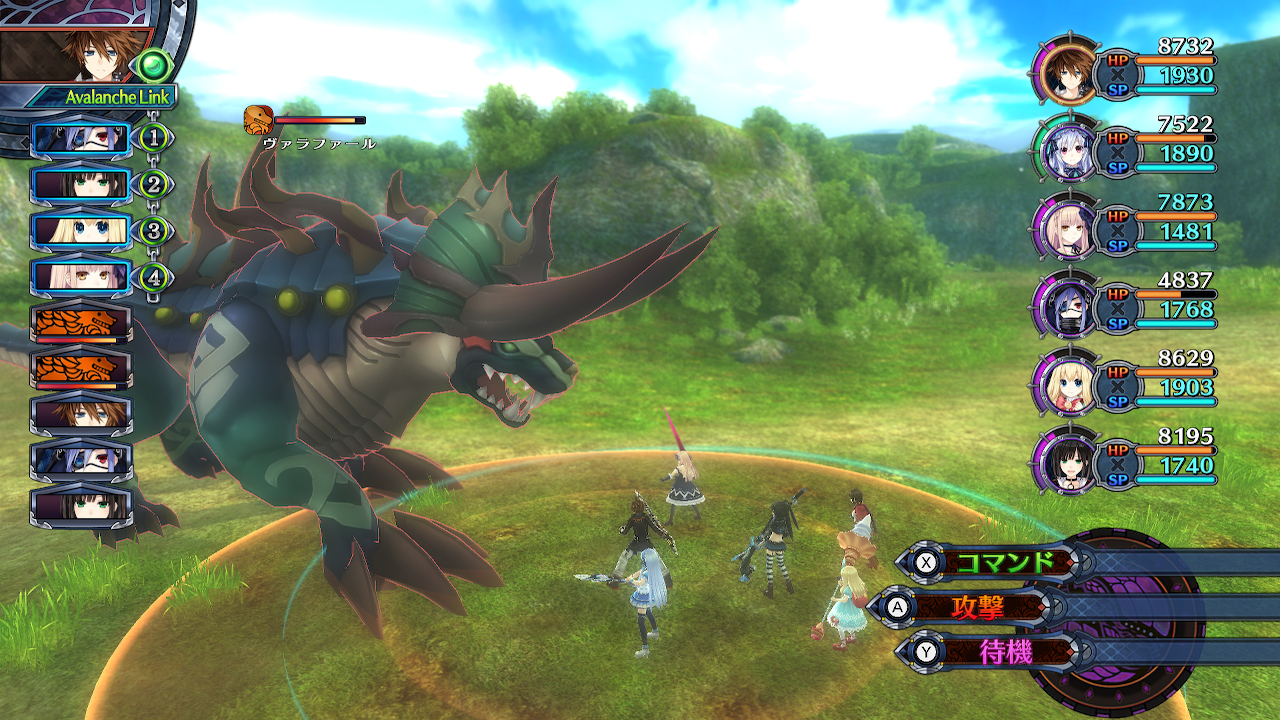Screen dimensions: 1280x720
Task: Click the ヴァラファール enemy icon
Action: 258,120
